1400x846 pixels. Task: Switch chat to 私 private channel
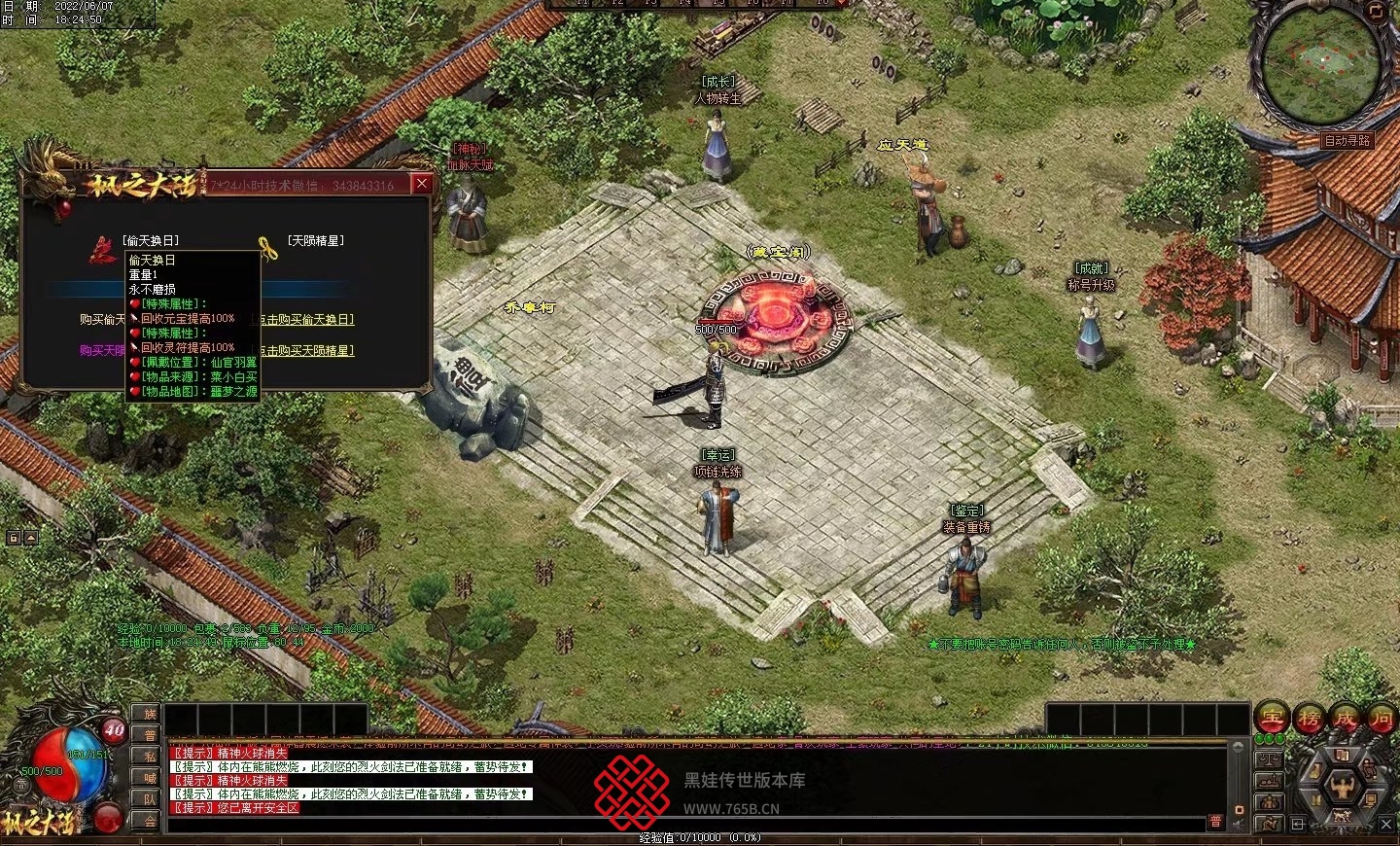click(x=150, y=758)
